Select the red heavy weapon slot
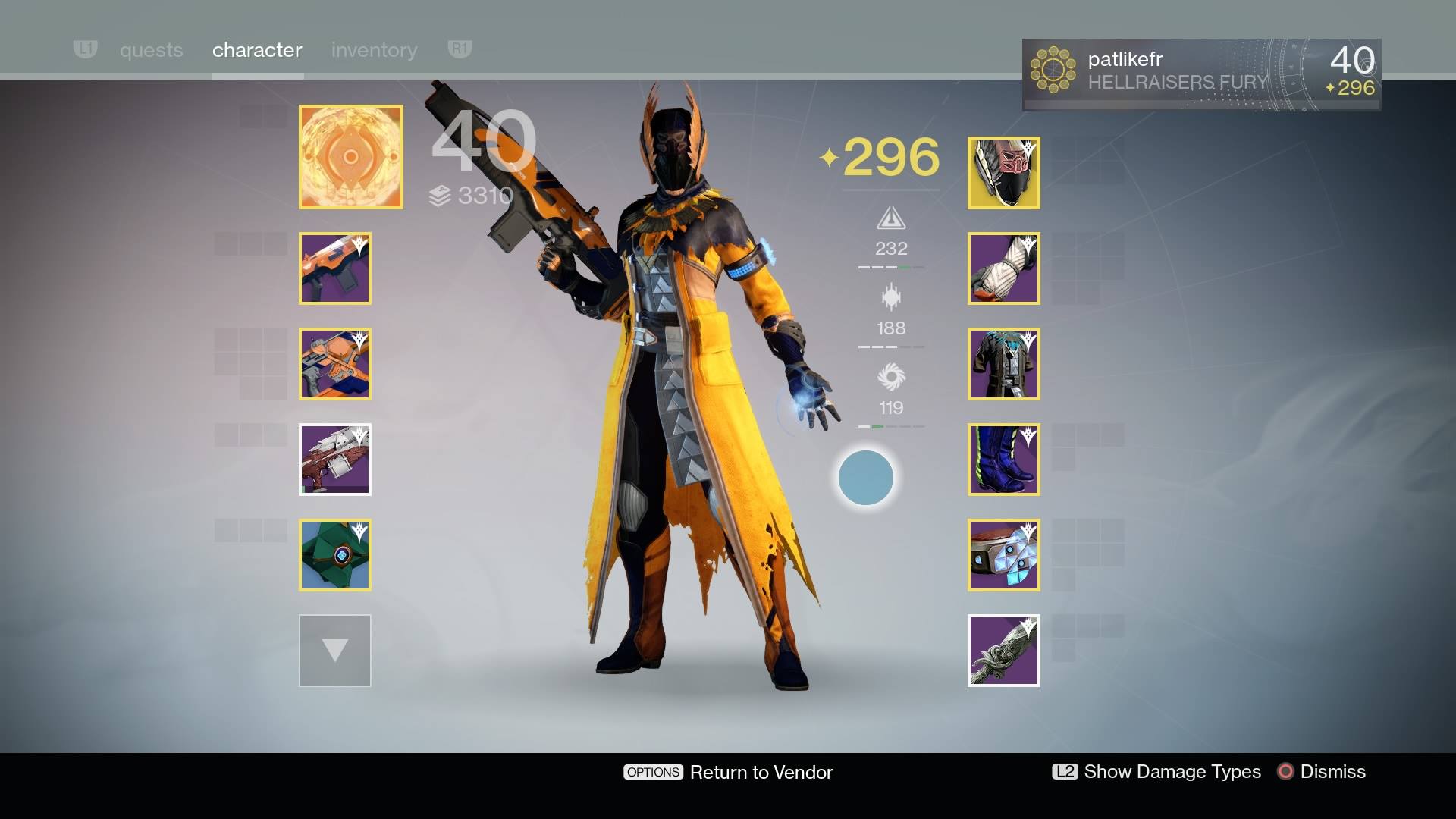 click(335, 460)
